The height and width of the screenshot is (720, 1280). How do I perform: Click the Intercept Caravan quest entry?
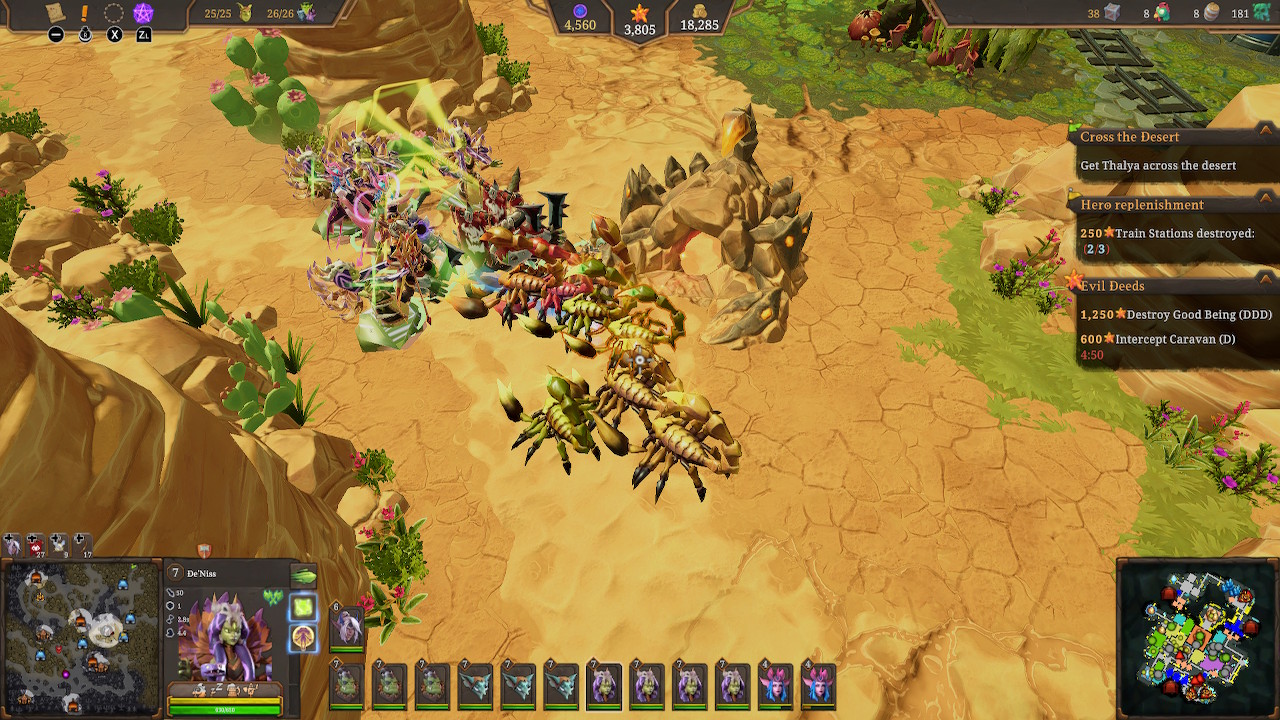1175,339
